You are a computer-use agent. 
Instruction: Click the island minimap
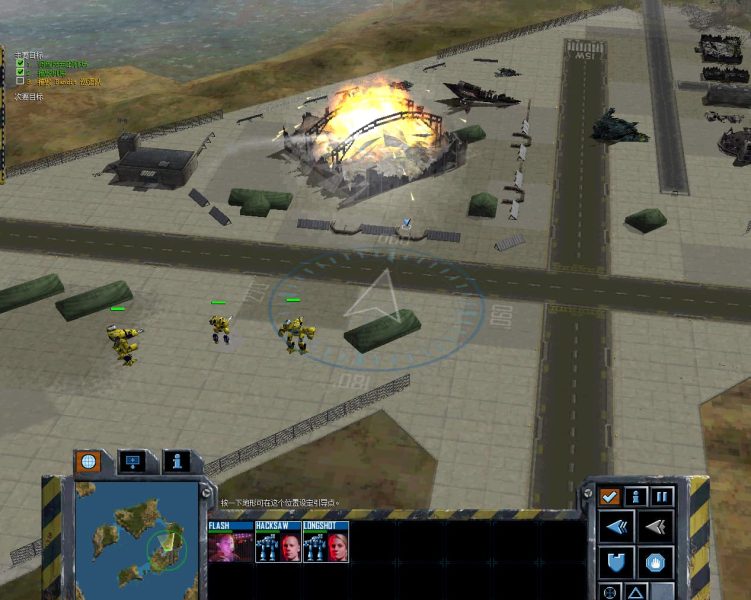coord(135,541)
